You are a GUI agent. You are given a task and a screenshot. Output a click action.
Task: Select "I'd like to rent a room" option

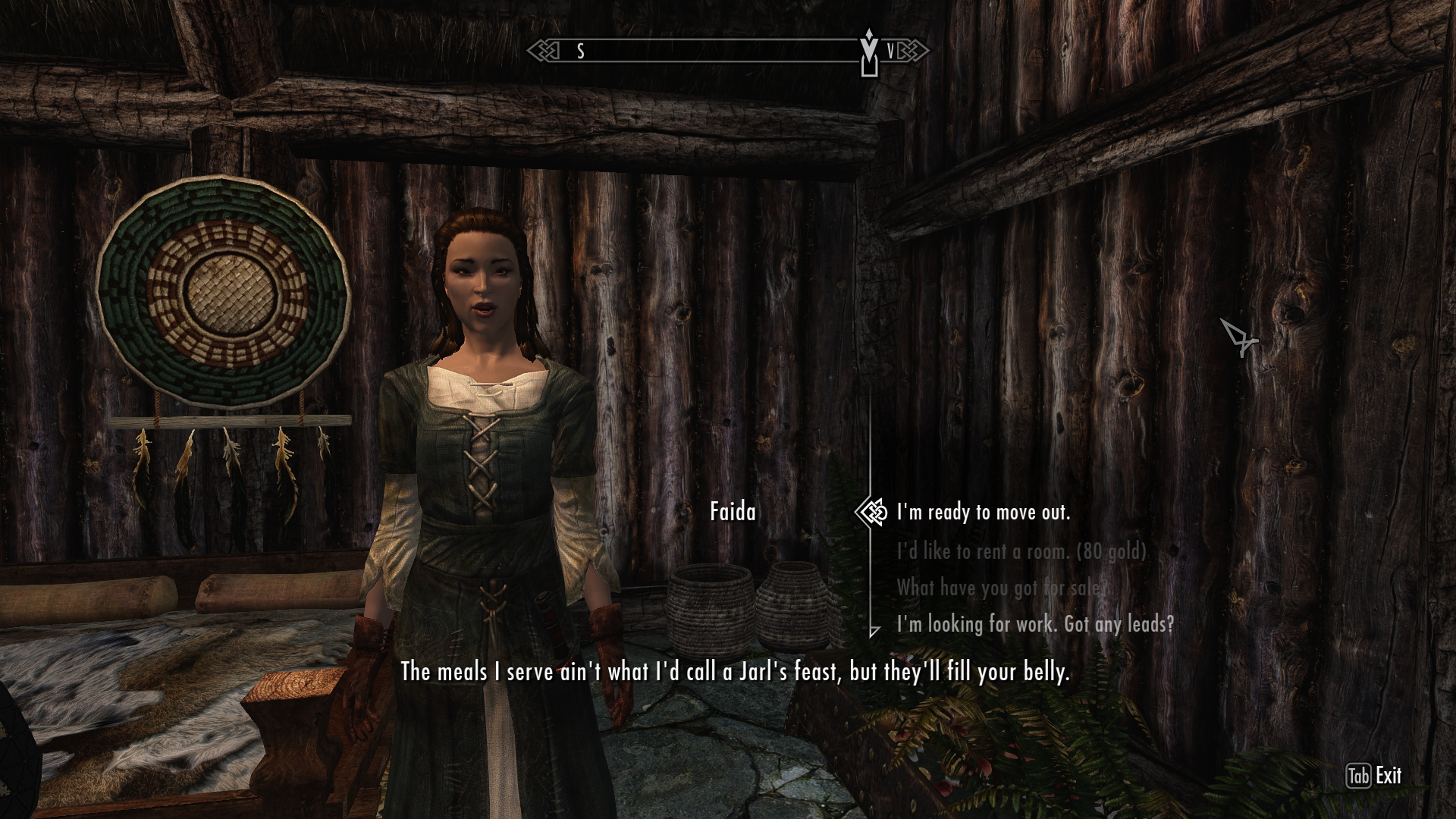tap(1021, 551)
